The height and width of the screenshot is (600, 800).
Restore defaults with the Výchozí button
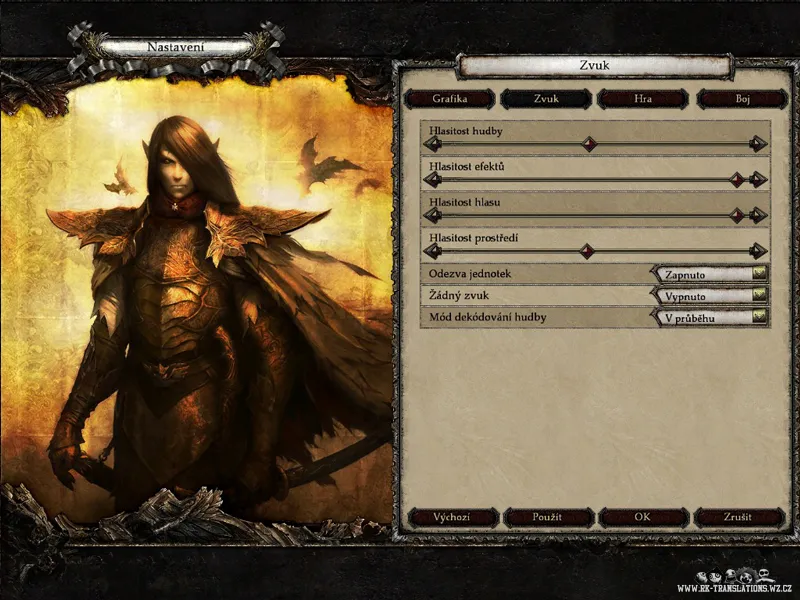click(x=453, y=517)
